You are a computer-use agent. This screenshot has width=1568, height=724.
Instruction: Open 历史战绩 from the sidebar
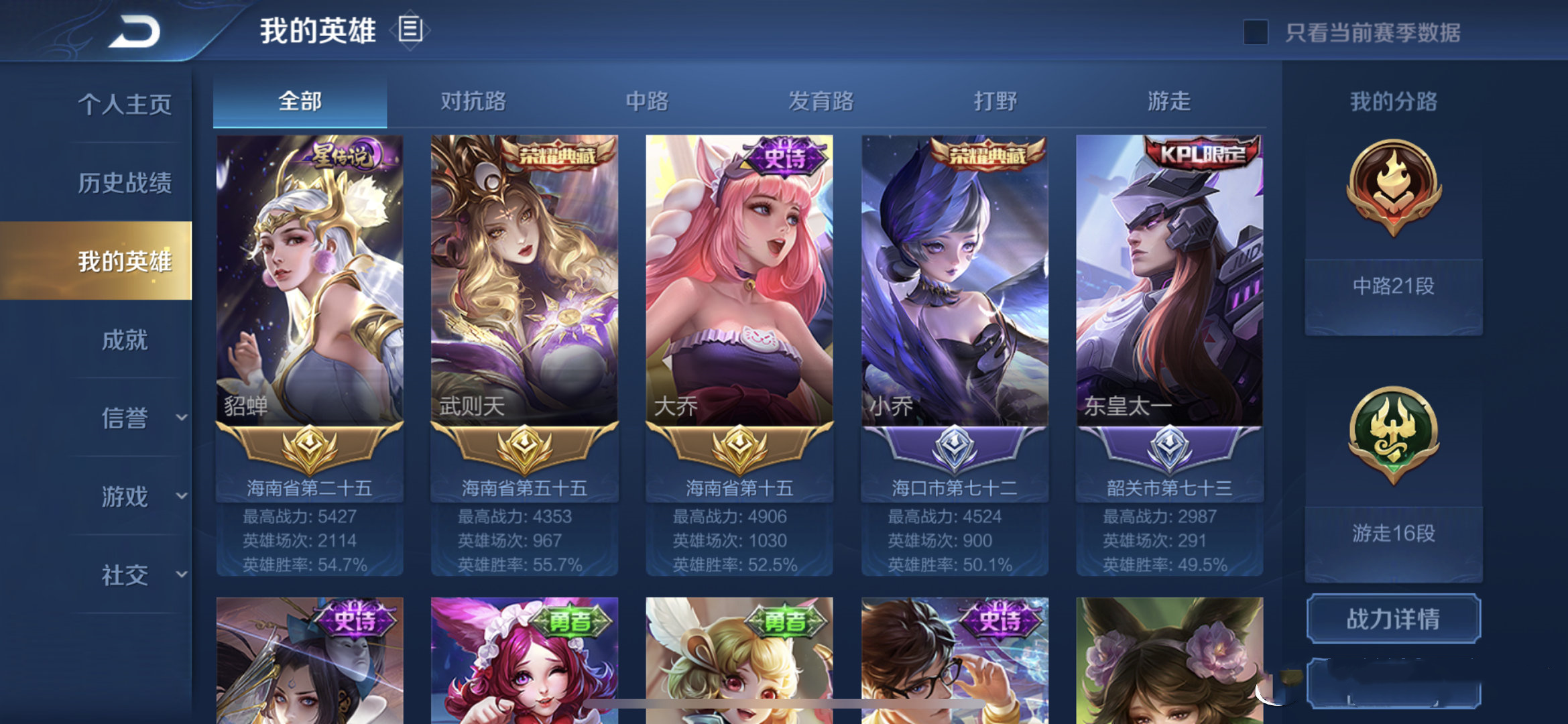point(124,182)
